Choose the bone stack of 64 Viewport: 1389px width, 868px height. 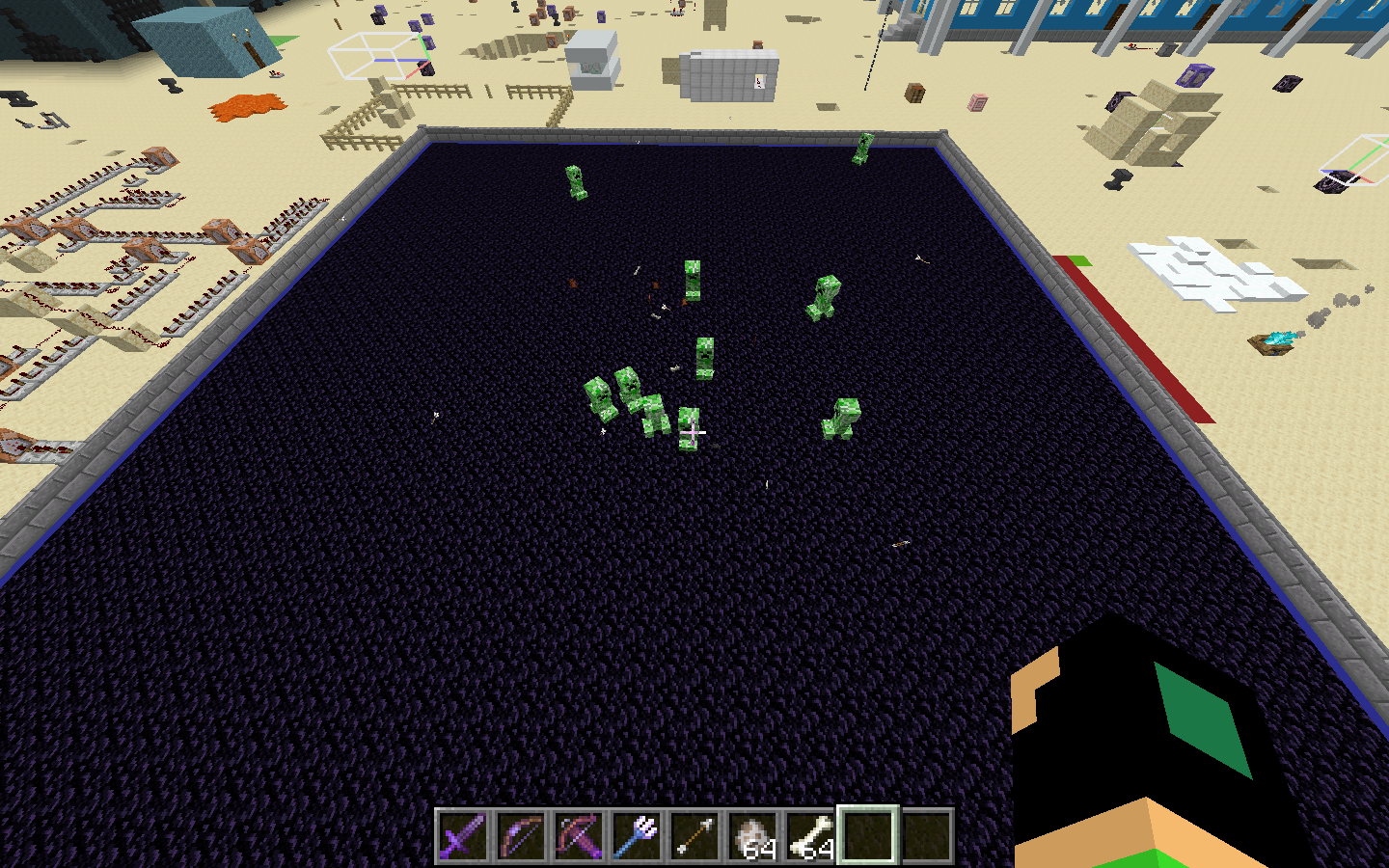coord(810,835)
